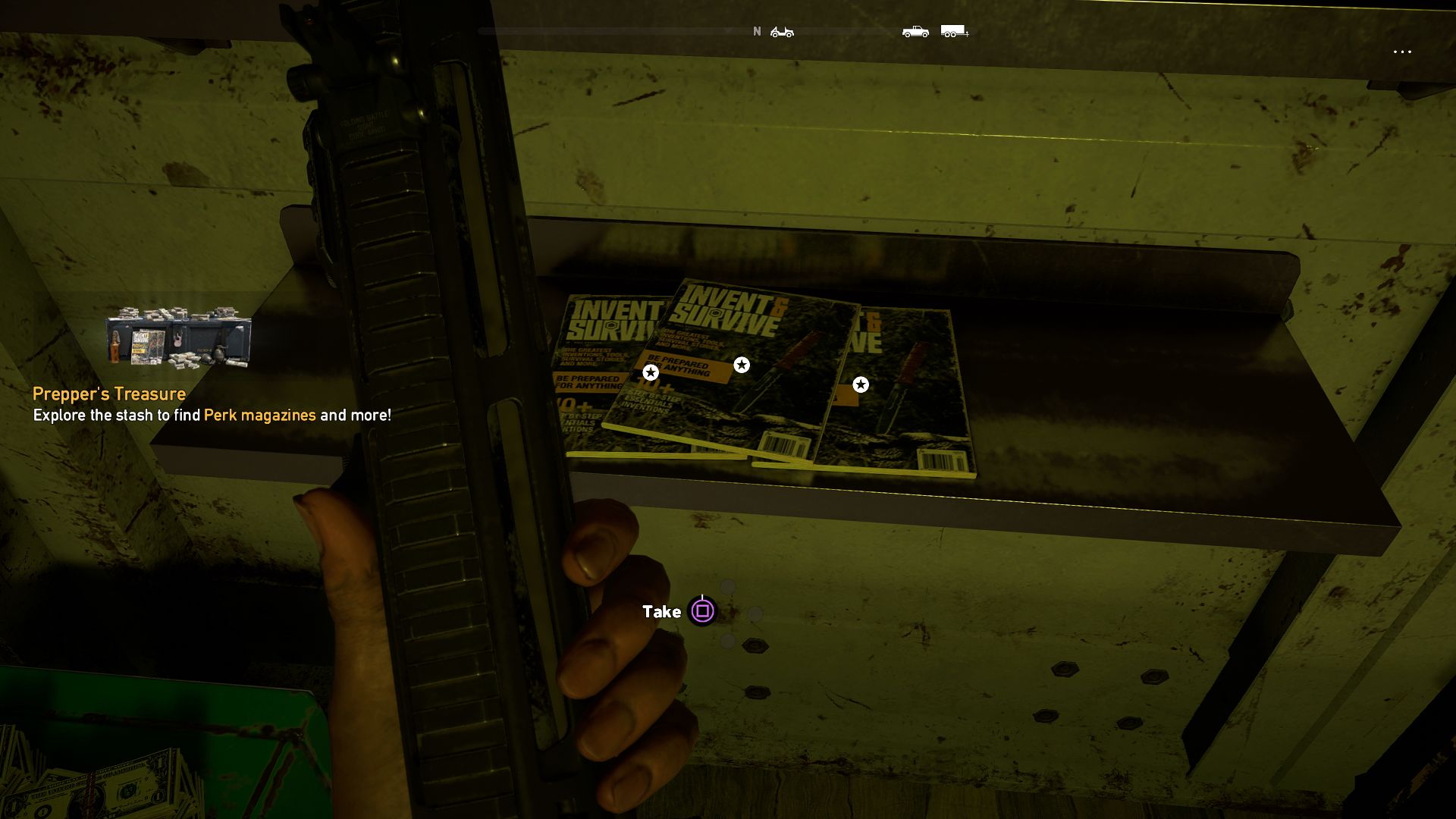Image resolution: width=1456 pixels, height=819 pixels.
Task: Click the Take interaction prompt
Action: coord(661,610)
